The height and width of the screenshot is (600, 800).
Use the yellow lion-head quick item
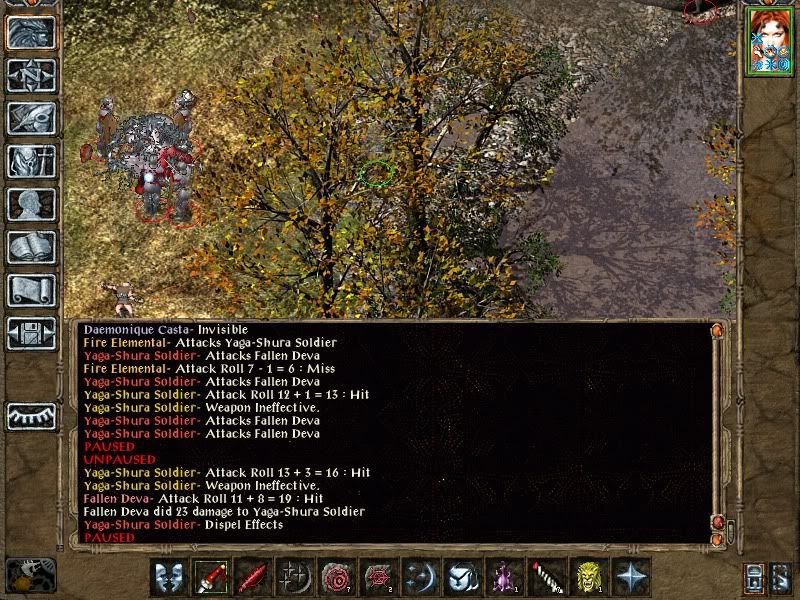pyautogui.click(x=589, y=577)
